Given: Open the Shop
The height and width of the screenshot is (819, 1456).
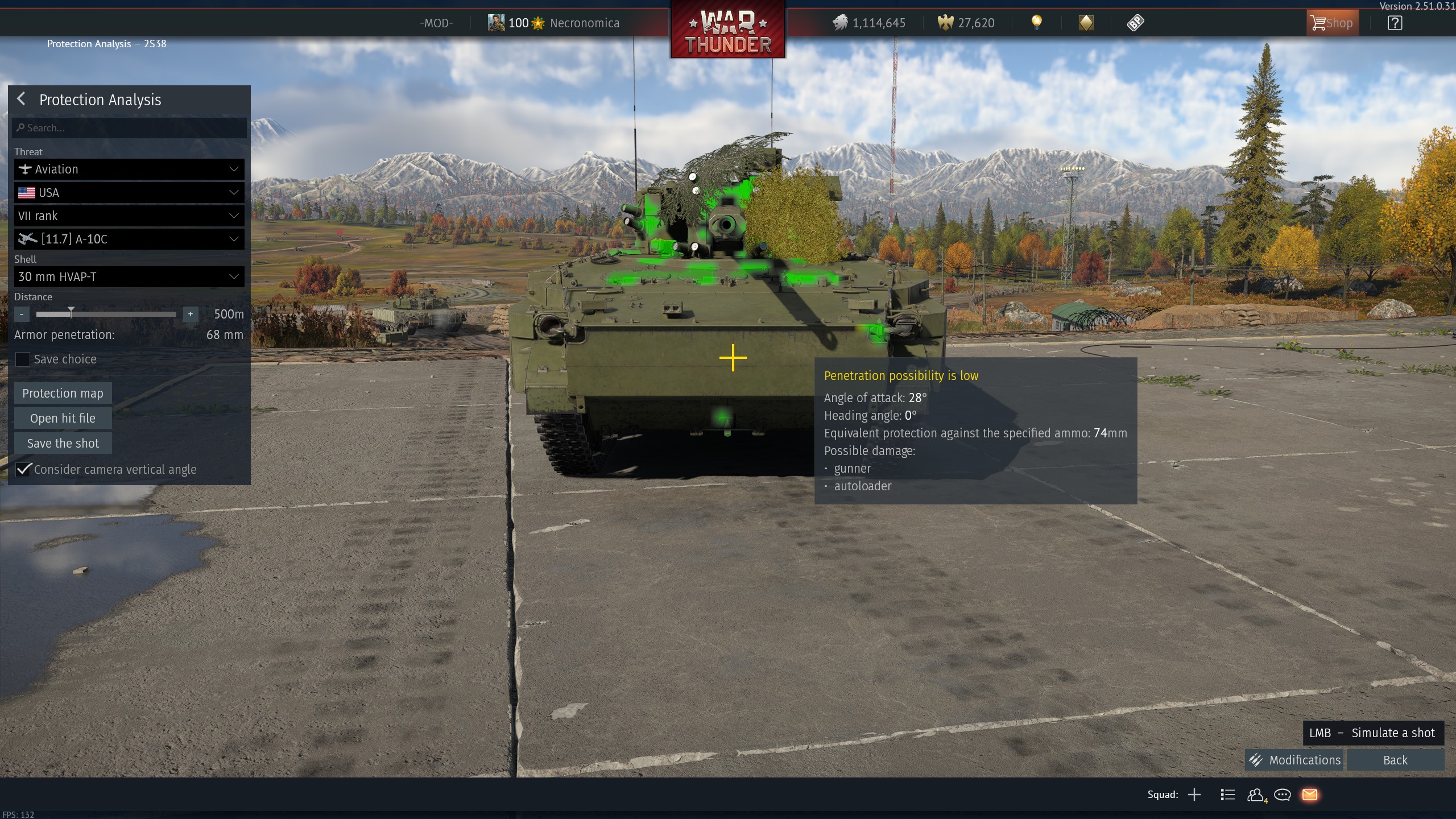Looking at the screenshot, I should (1331, 23).
